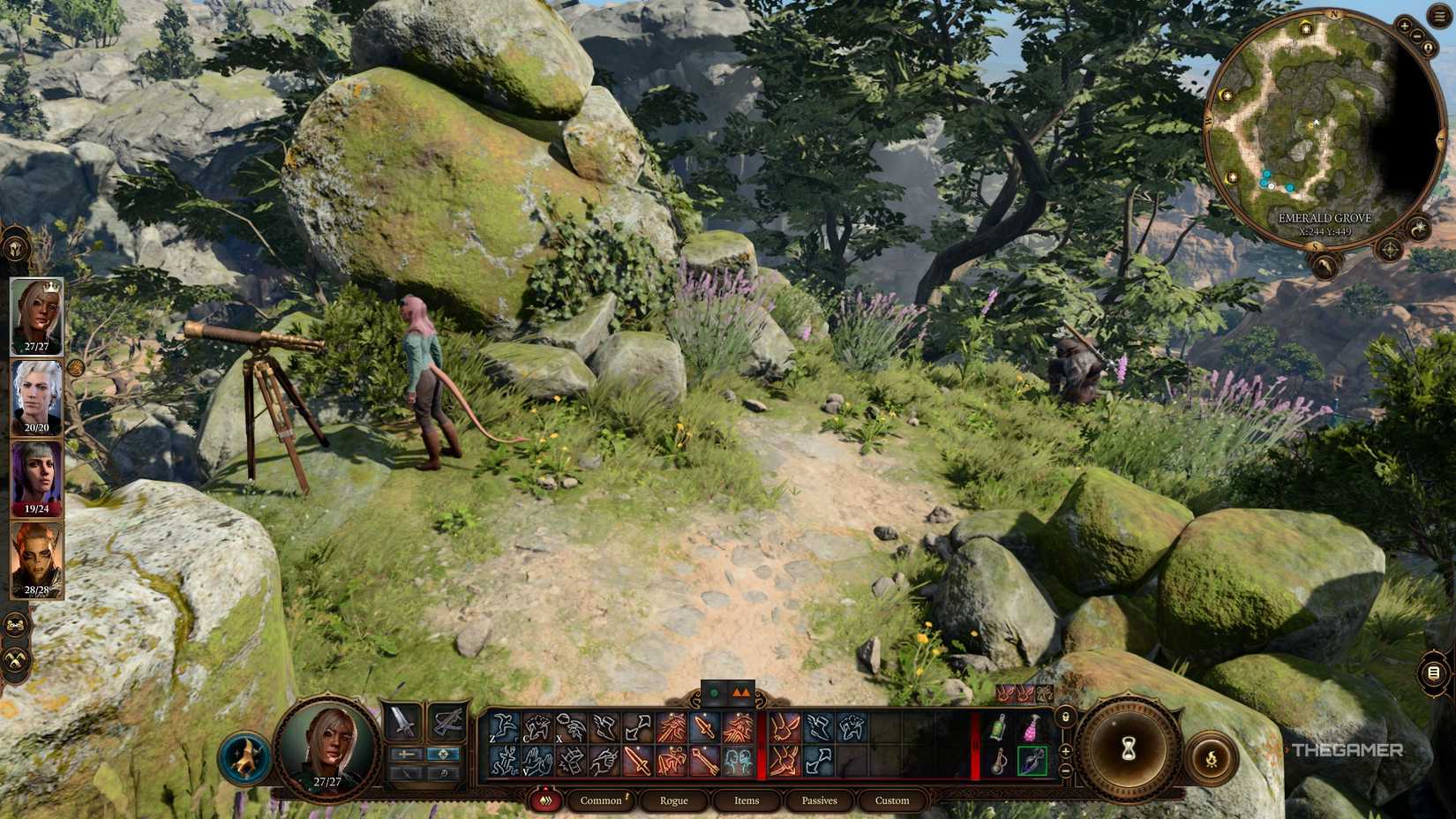This screenshot has height=819, width=1456.
Task: Enable turn-based mode with the hourglass
Action: 1128,748
